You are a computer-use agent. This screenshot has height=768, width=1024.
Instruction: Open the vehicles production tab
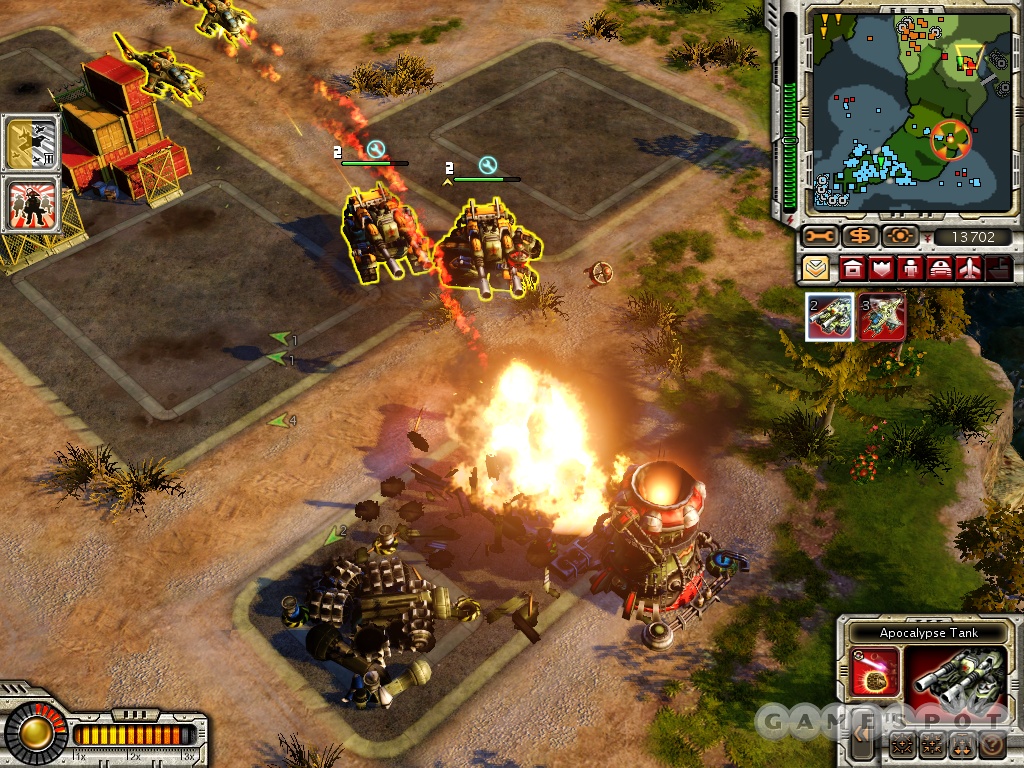click(x=941, y=268)
